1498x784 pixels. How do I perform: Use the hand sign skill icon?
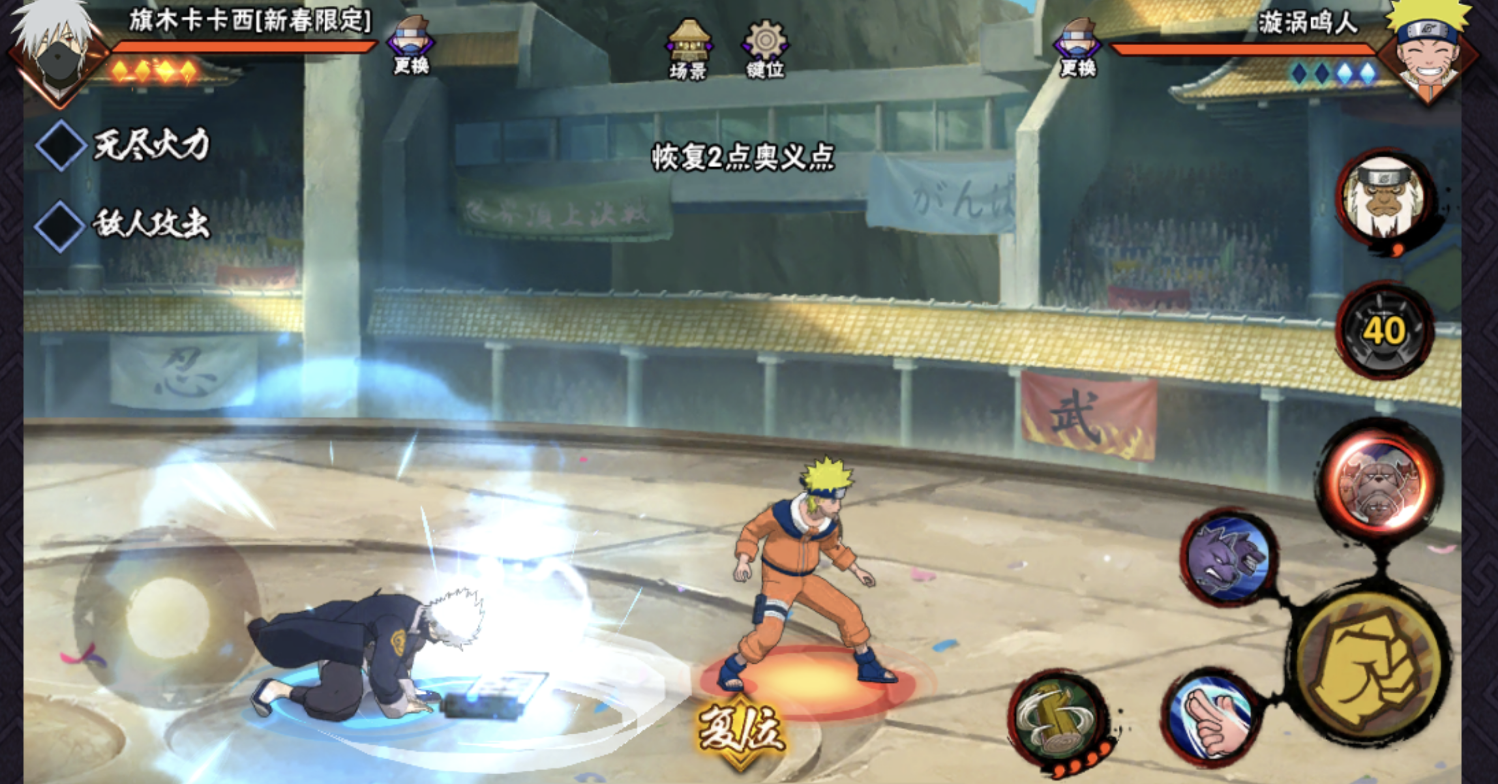coord(1213,715)
